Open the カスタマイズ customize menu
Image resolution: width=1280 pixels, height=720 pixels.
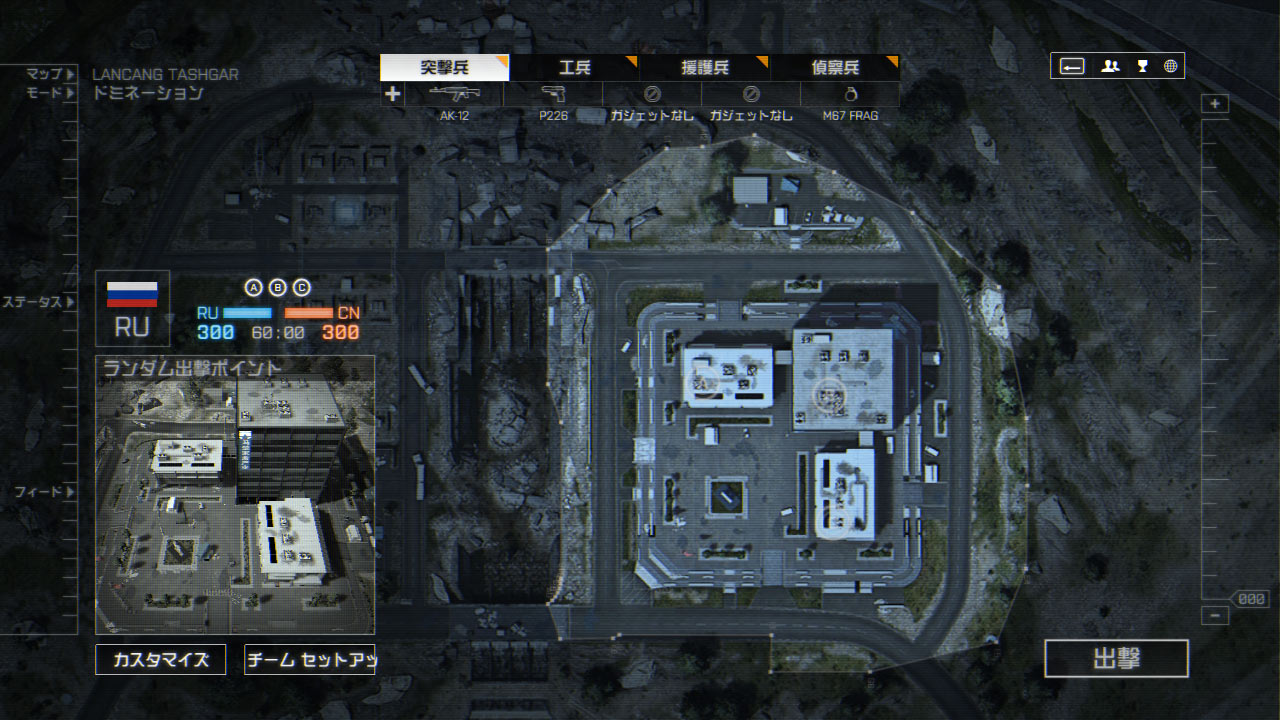pos(160,660)
